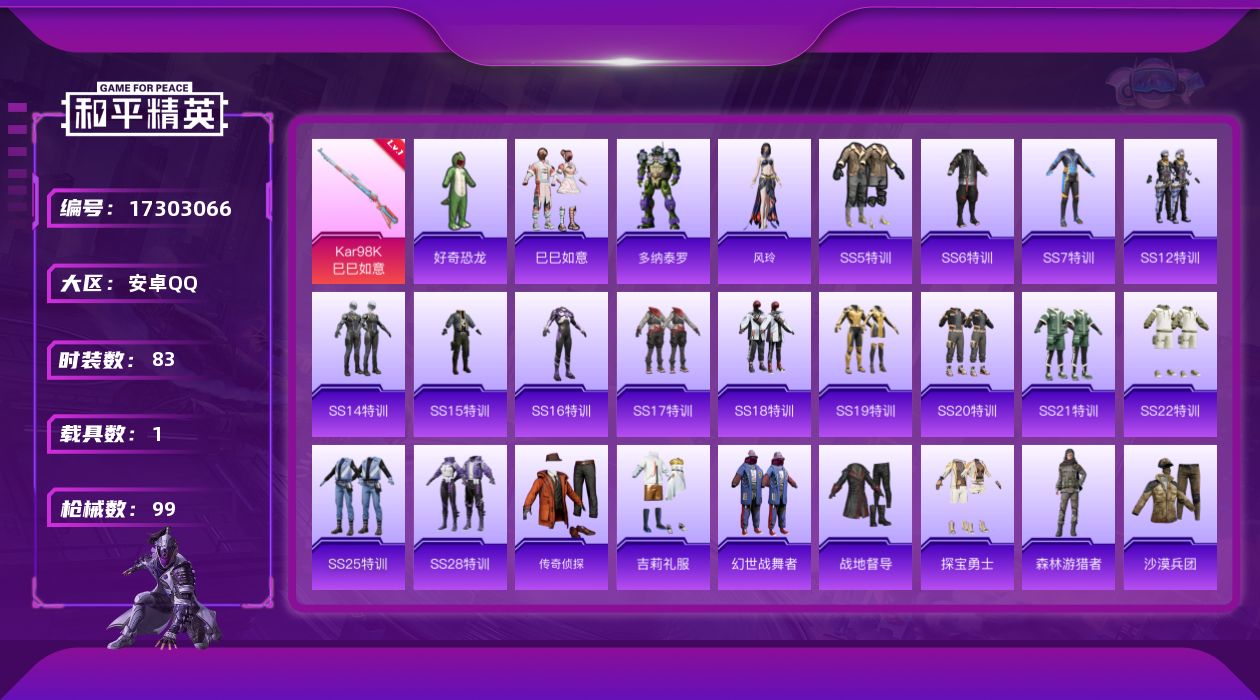The height and width of the screenshot is (700, 1260).
Task: Open the 传奇侦探 detective outfit tile
Action: pyautogui.click(x=561, y=517)
